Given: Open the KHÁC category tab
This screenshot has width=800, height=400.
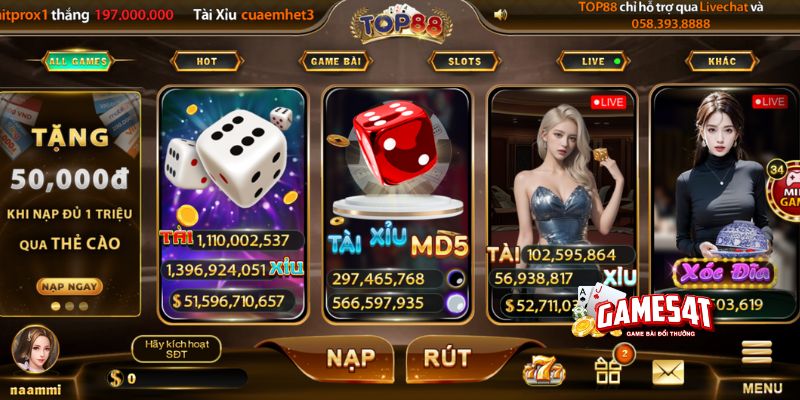Looking at the screenshot, I should [722, 61].
